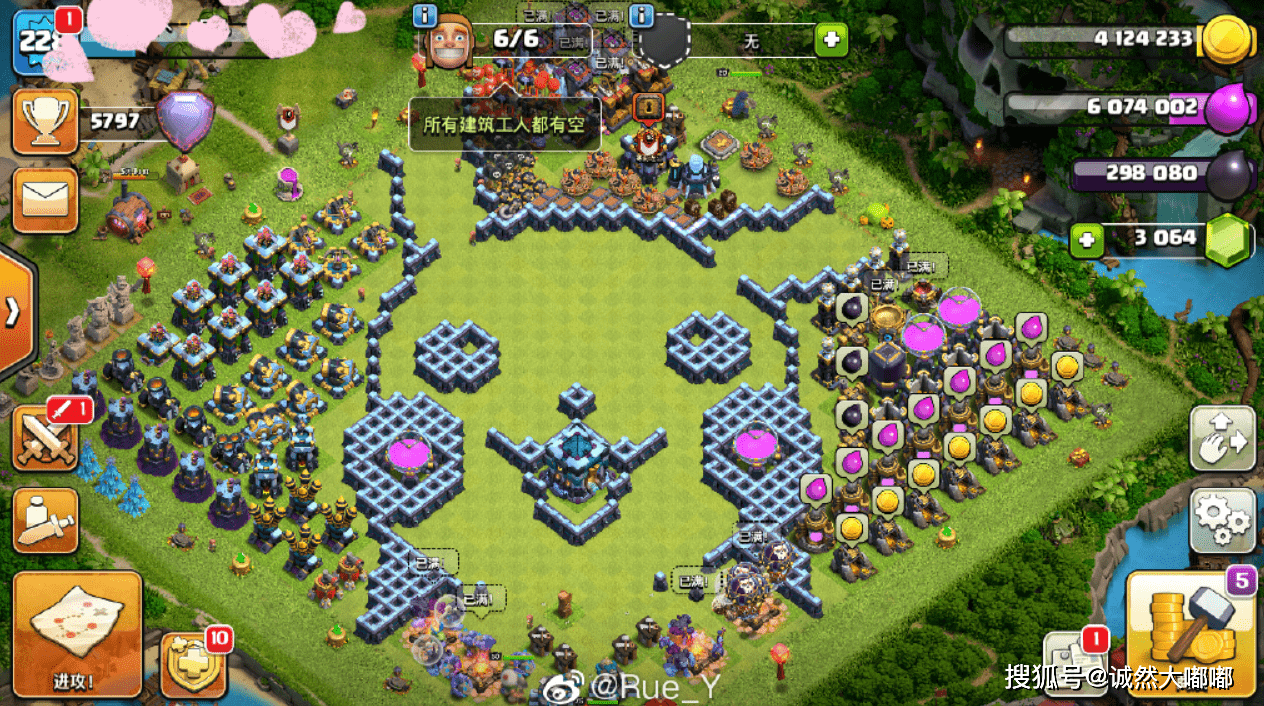Screen dimensions: 1264x706
Task: Show shield info via the blue i icon
Action: click(x=640, y=16)
